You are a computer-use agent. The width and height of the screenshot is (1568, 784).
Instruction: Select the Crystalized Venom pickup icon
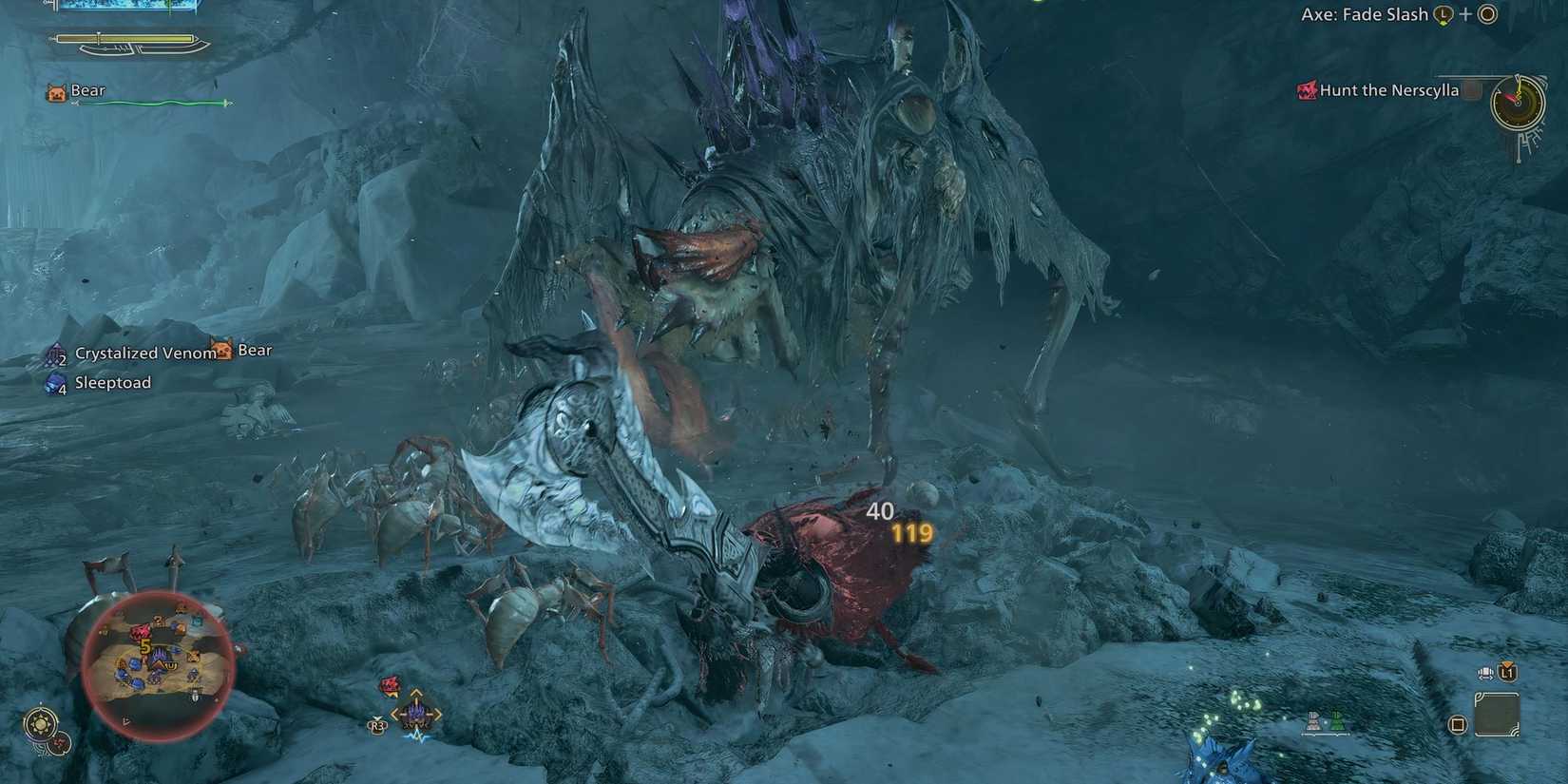click(55, 353)
